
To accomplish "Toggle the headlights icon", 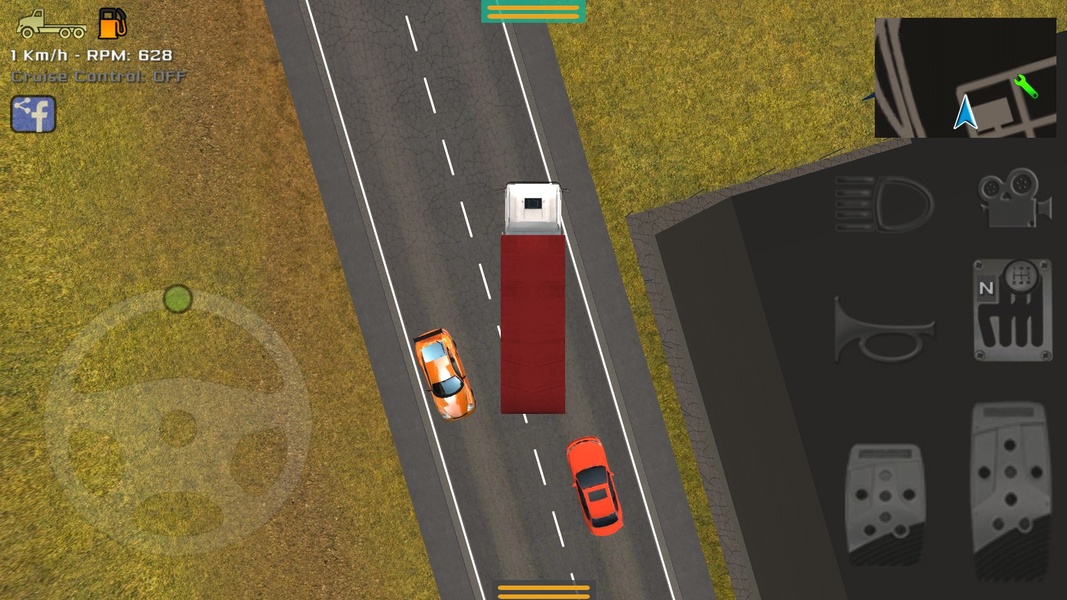I will tap(884, 203).
